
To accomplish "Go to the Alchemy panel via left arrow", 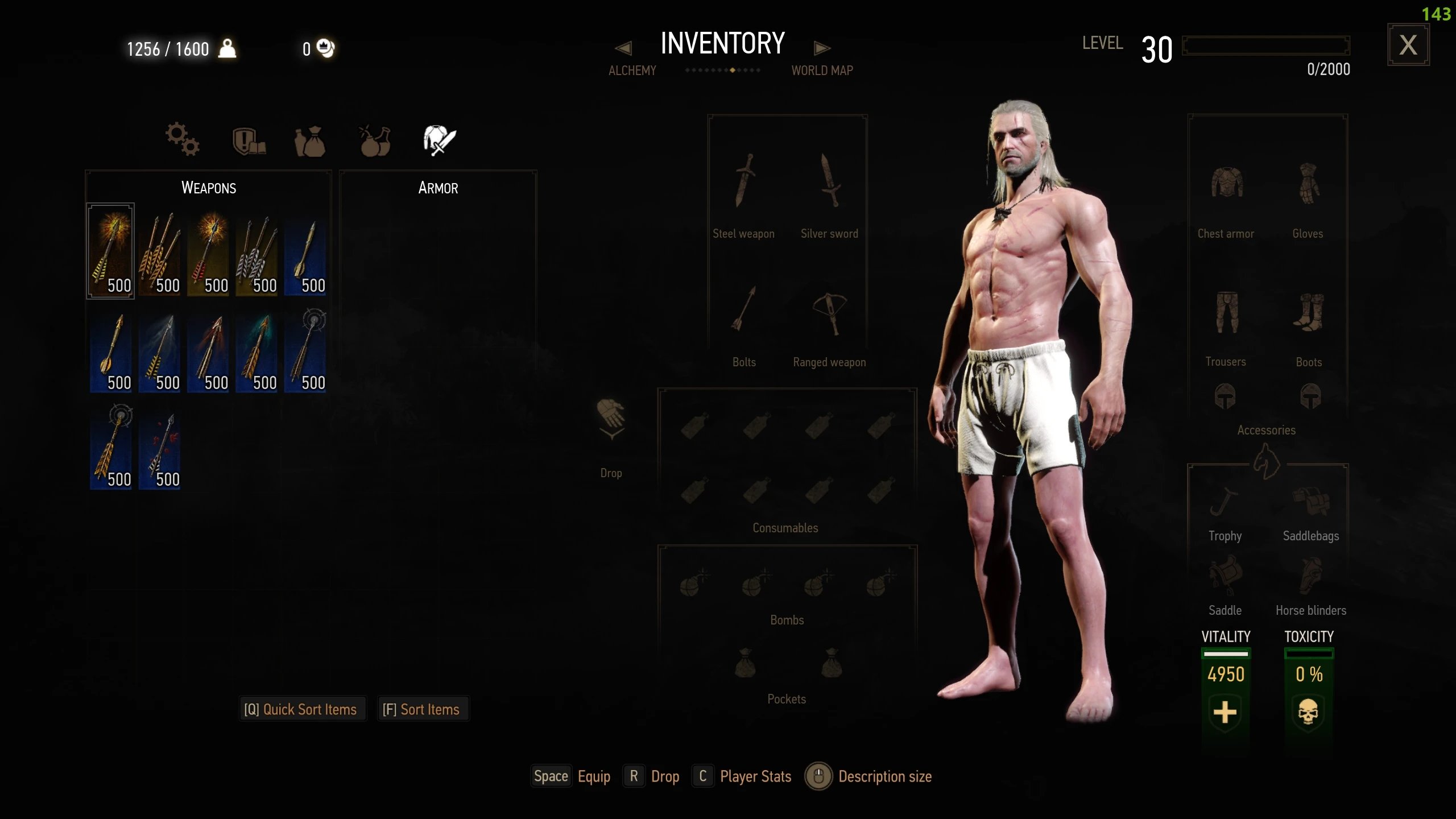I will (x=624, y=48).
